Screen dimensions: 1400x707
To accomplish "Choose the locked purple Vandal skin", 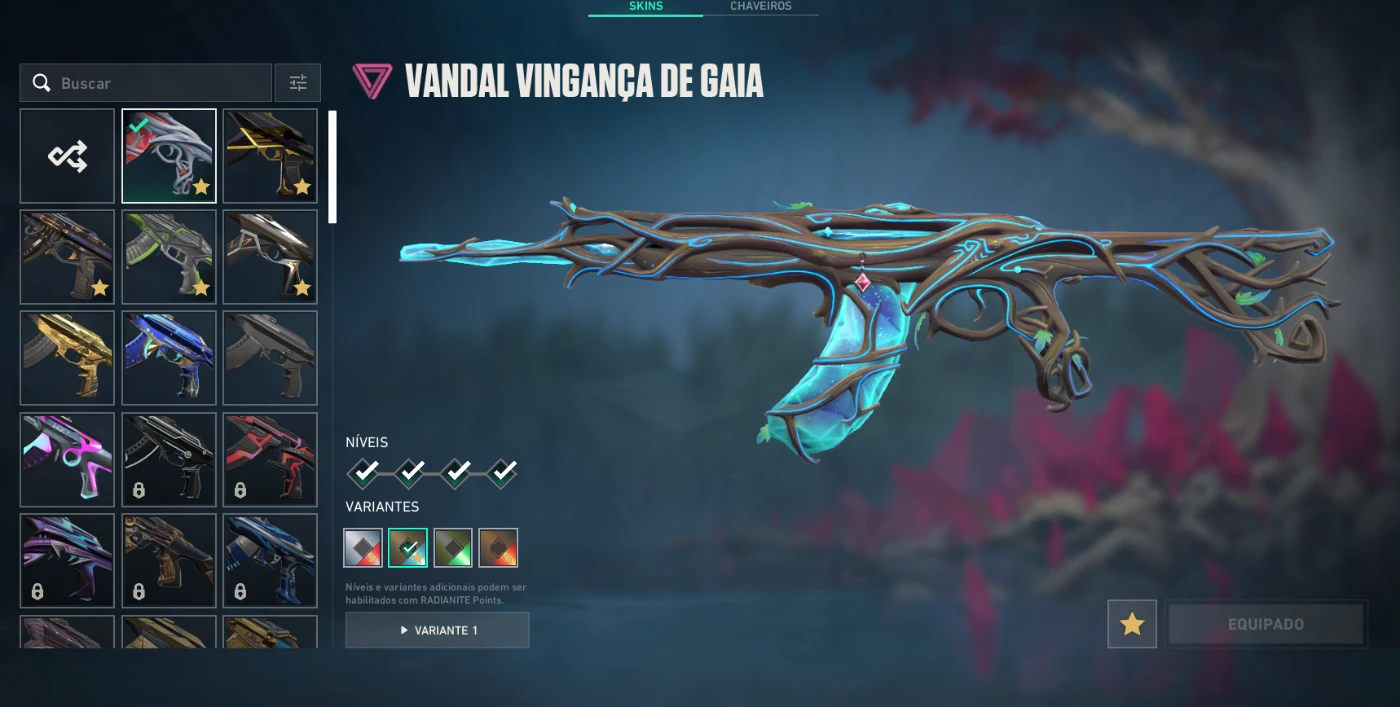I will (x=67, y=561).
